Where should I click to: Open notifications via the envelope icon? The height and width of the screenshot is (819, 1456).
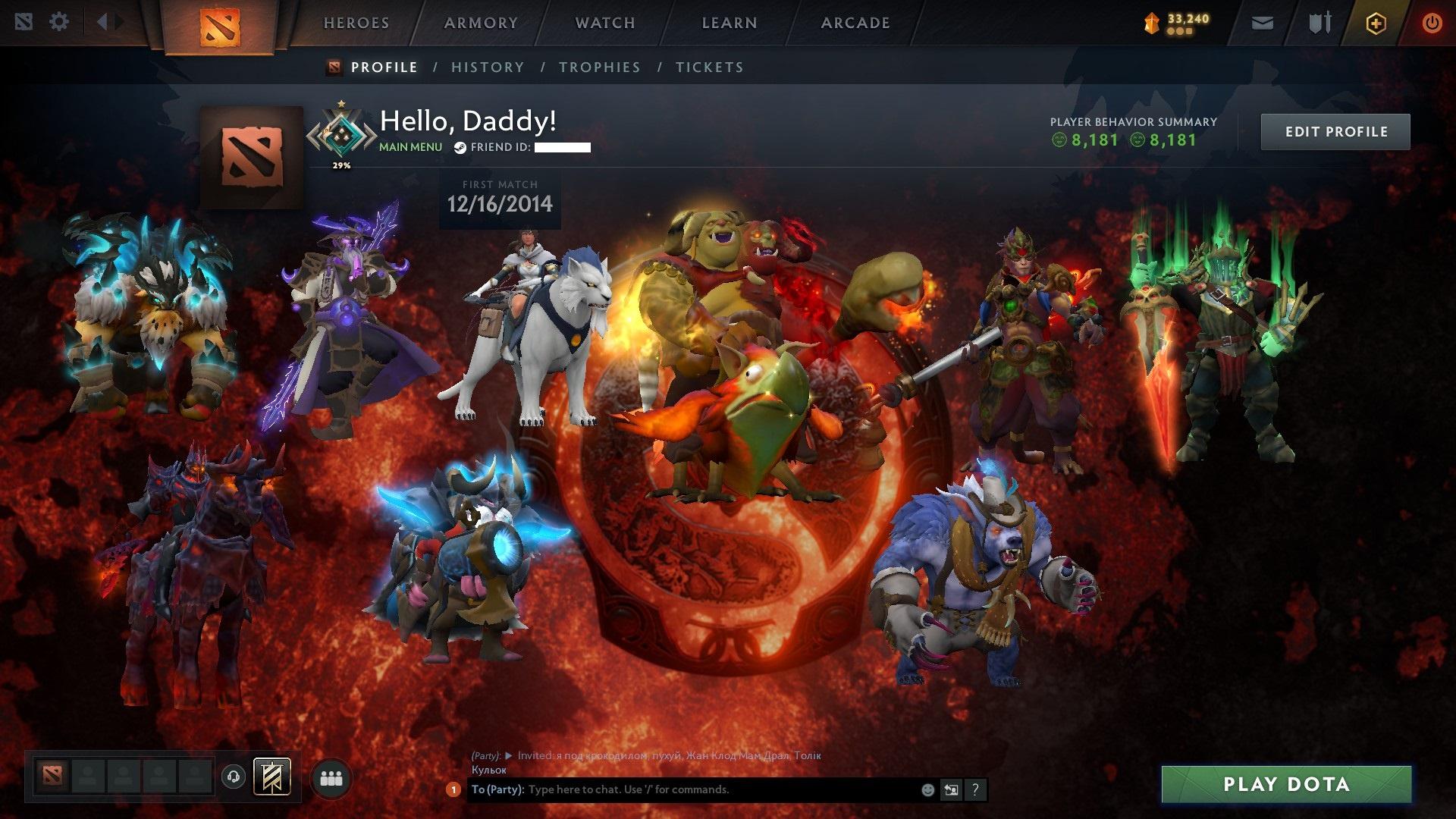(x=1262, y=22)
